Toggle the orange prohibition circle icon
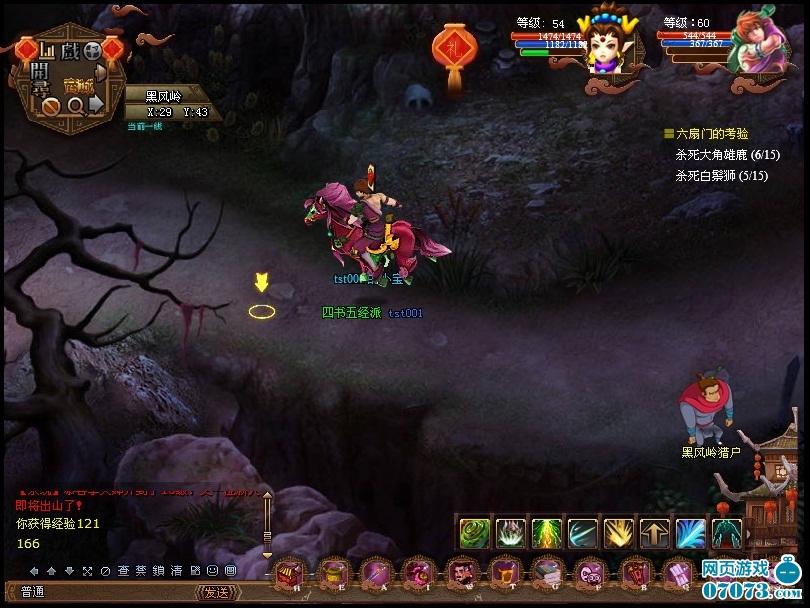 click(x=48, y=103)
